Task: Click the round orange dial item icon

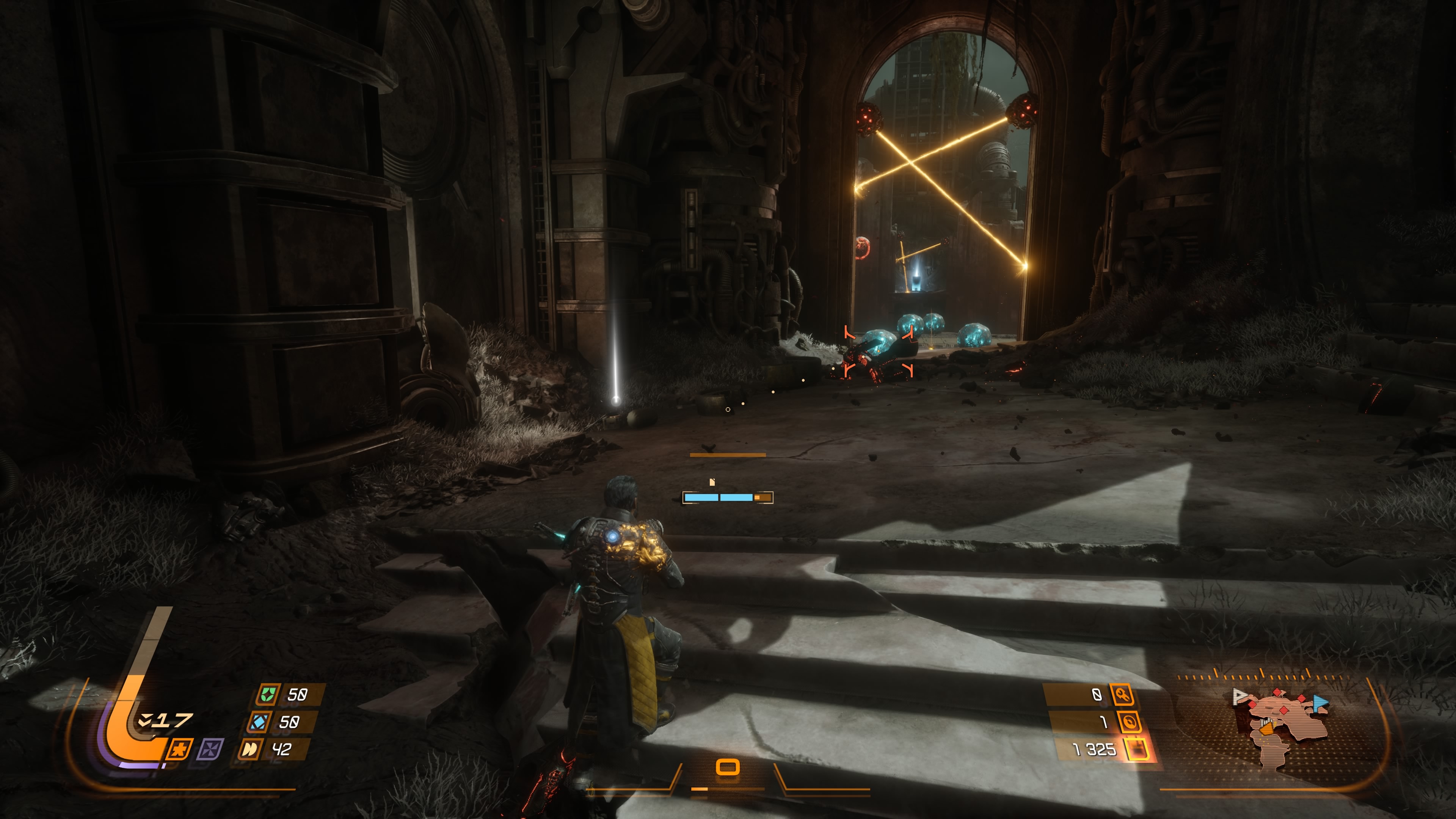Action: (x=1129, y=722)
